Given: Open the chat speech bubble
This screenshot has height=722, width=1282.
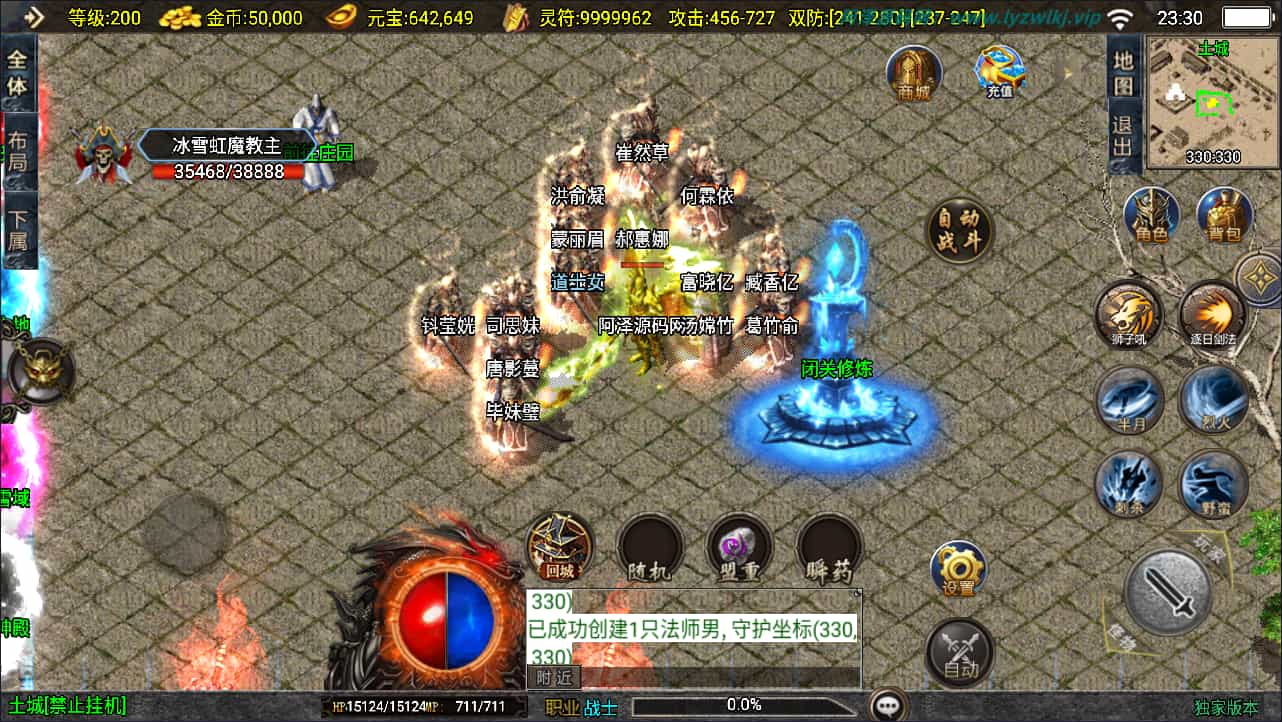Looking at the screenshot, I should [887, 705].
